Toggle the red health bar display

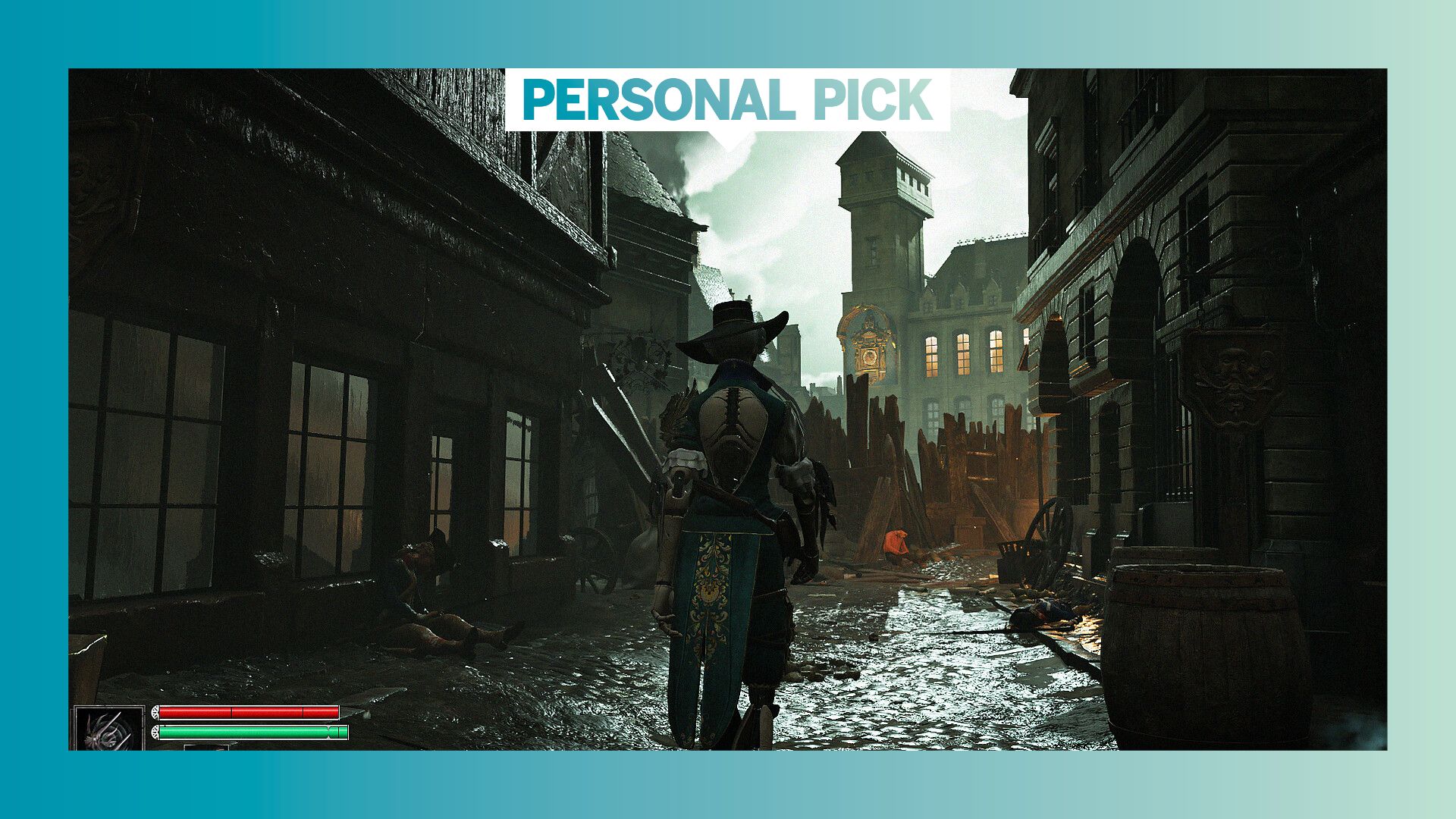point(250,711)
